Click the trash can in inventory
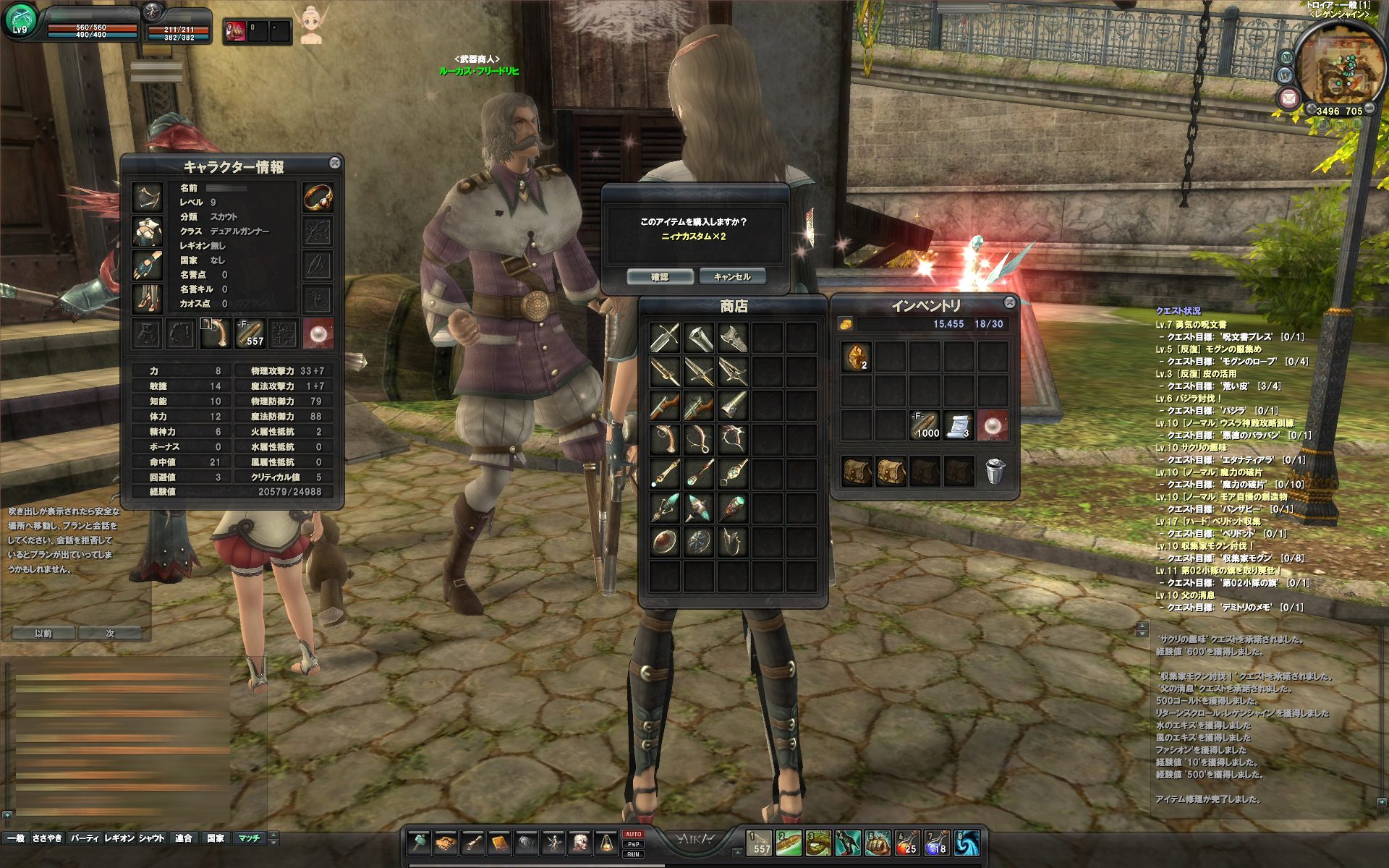Screen dimensions: 1389x868 click(x=995, y=471)
